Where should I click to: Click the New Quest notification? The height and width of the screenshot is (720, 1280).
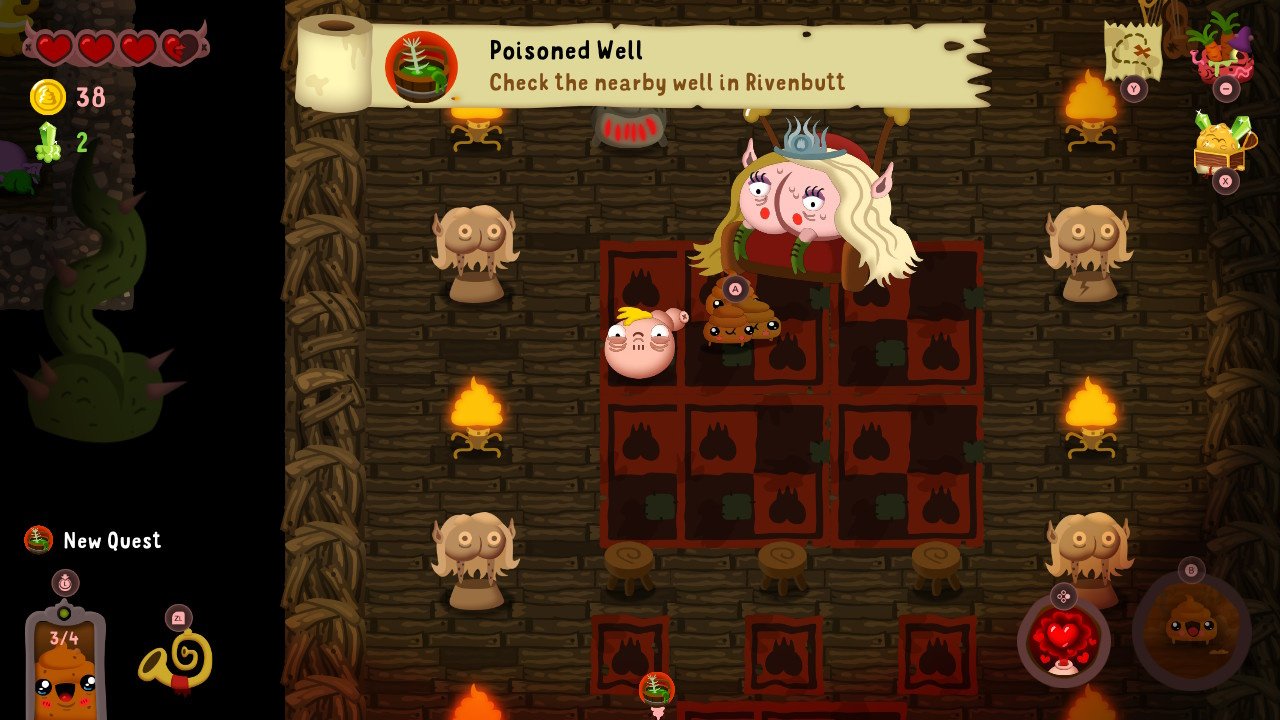pos(93,540)
